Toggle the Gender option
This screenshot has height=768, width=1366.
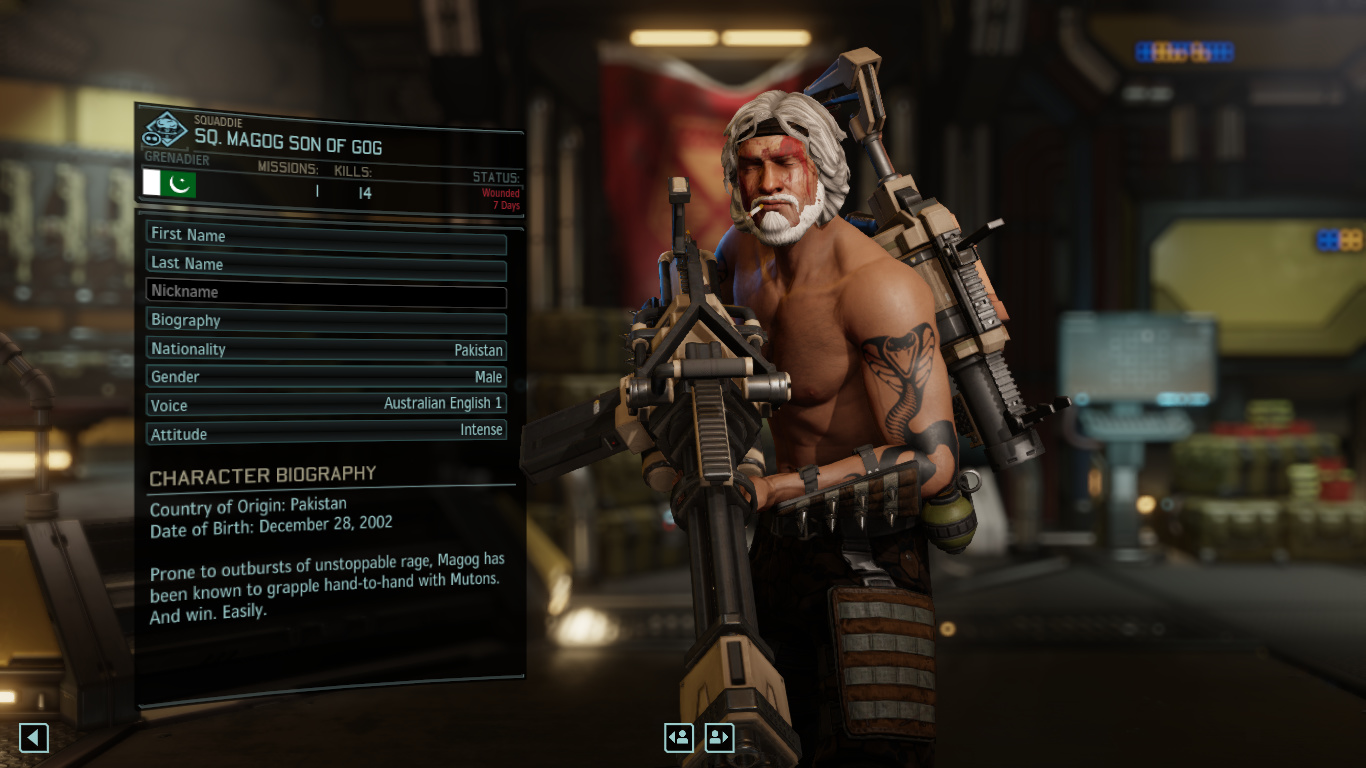pos(326,377)
